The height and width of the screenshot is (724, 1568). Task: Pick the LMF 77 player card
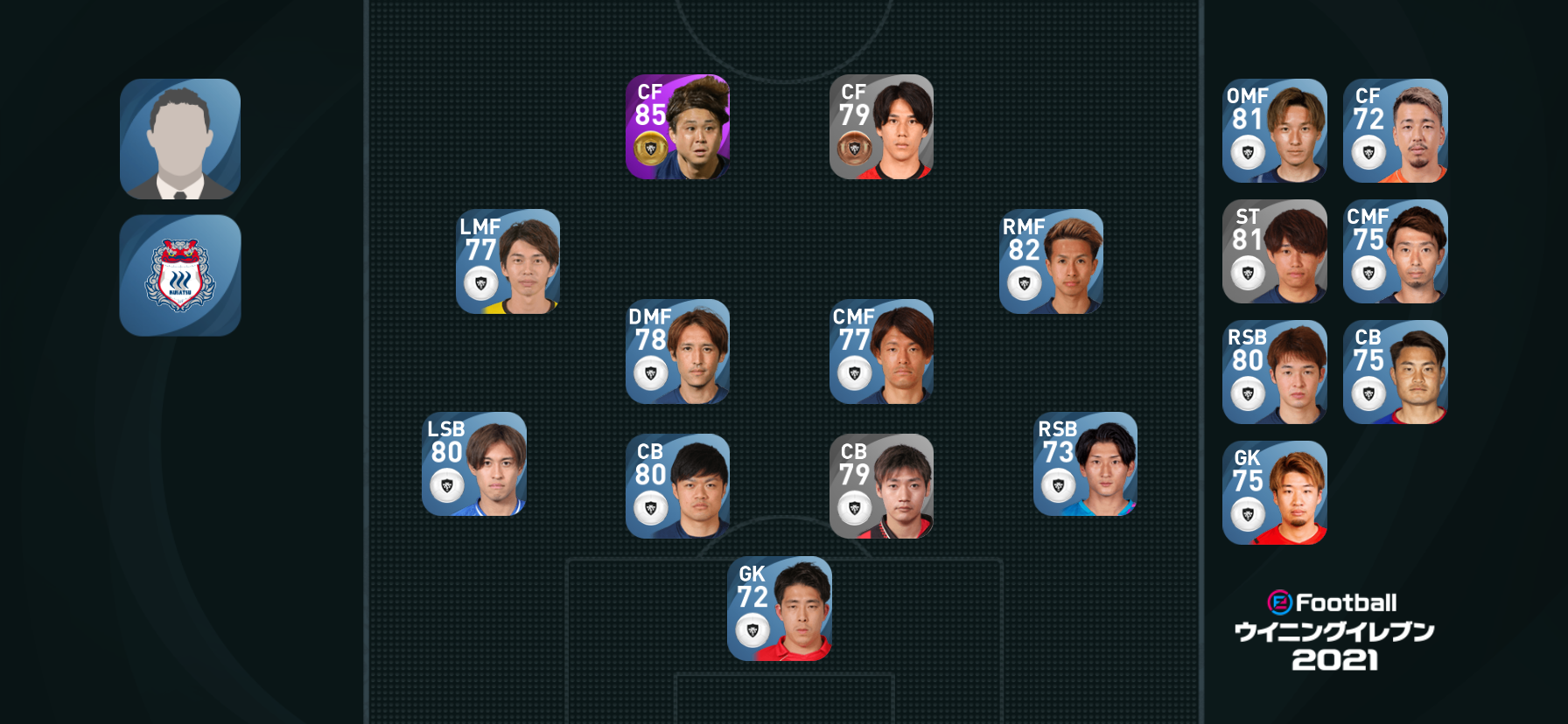[x=507, y=261]
